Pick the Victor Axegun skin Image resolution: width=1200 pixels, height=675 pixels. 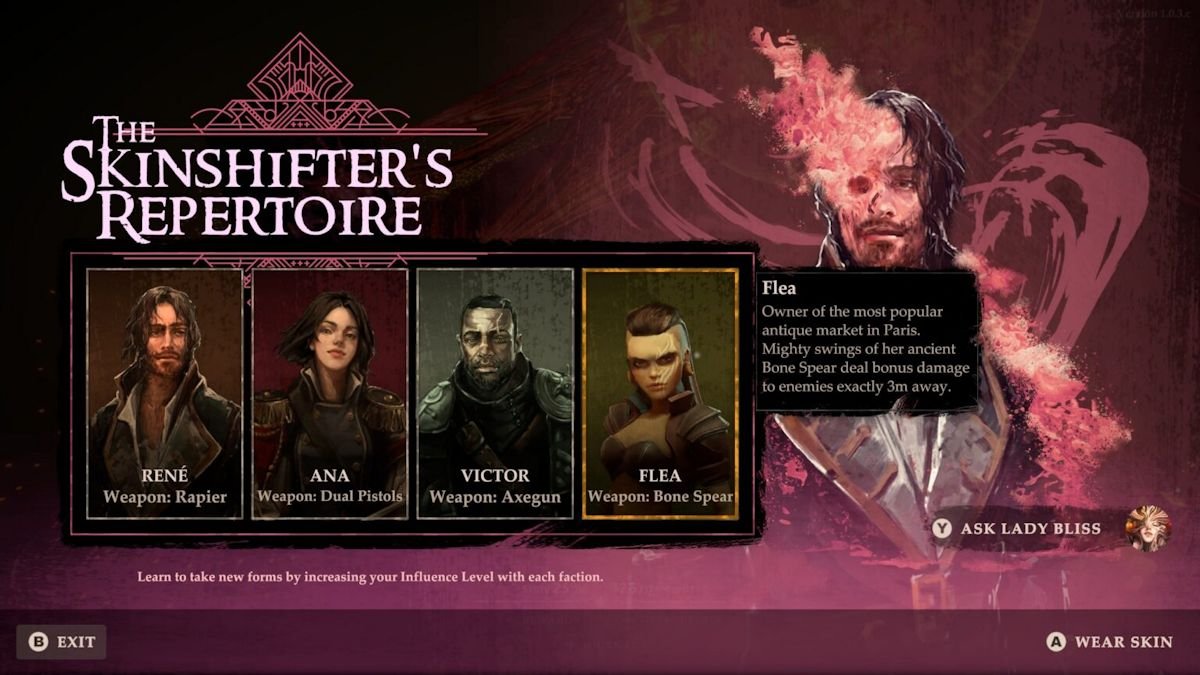pyautogui.click(x=495, y=393)
